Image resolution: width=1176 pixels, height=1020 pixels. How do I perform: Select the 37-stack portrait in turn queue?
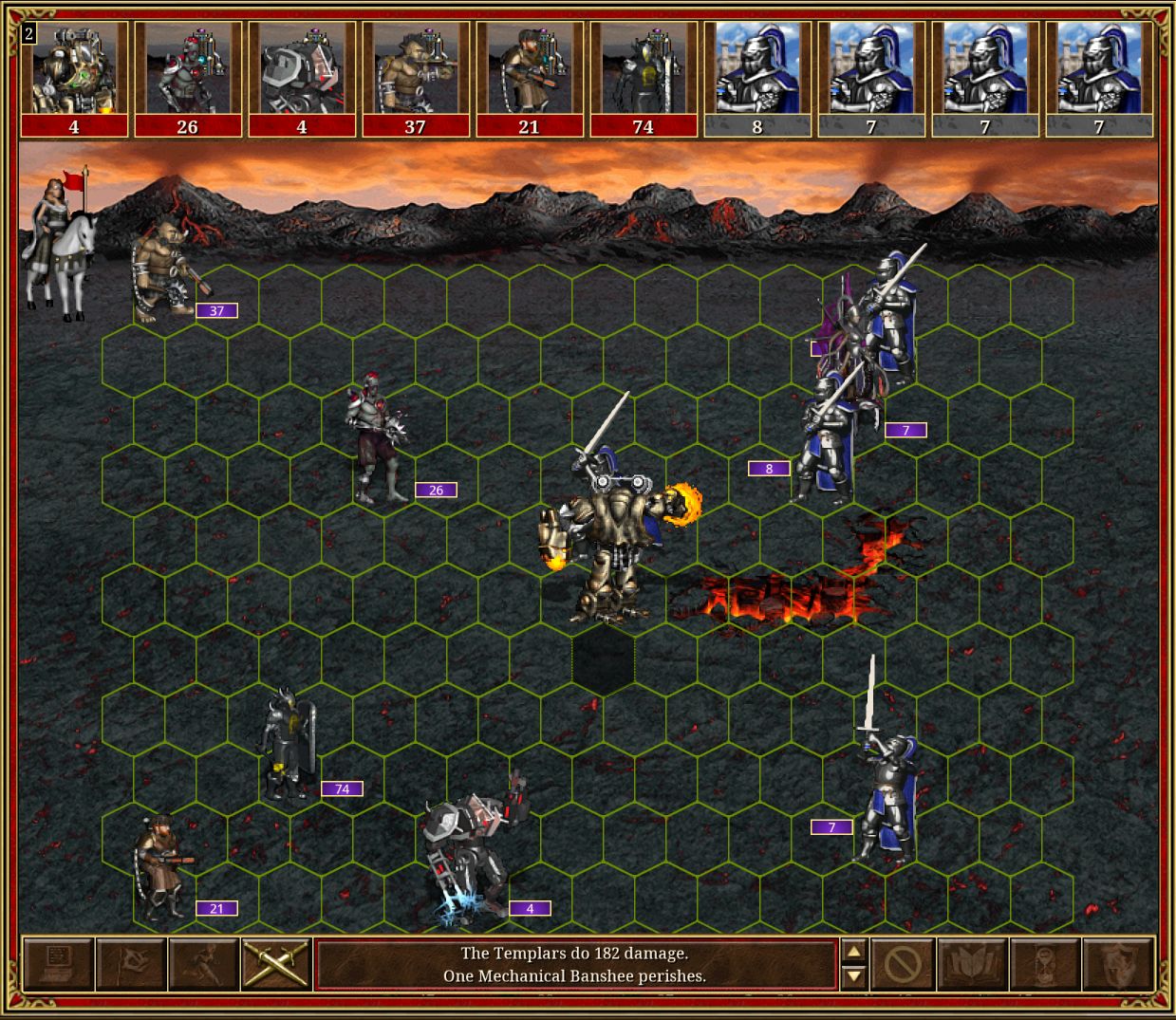pos(416,79)
